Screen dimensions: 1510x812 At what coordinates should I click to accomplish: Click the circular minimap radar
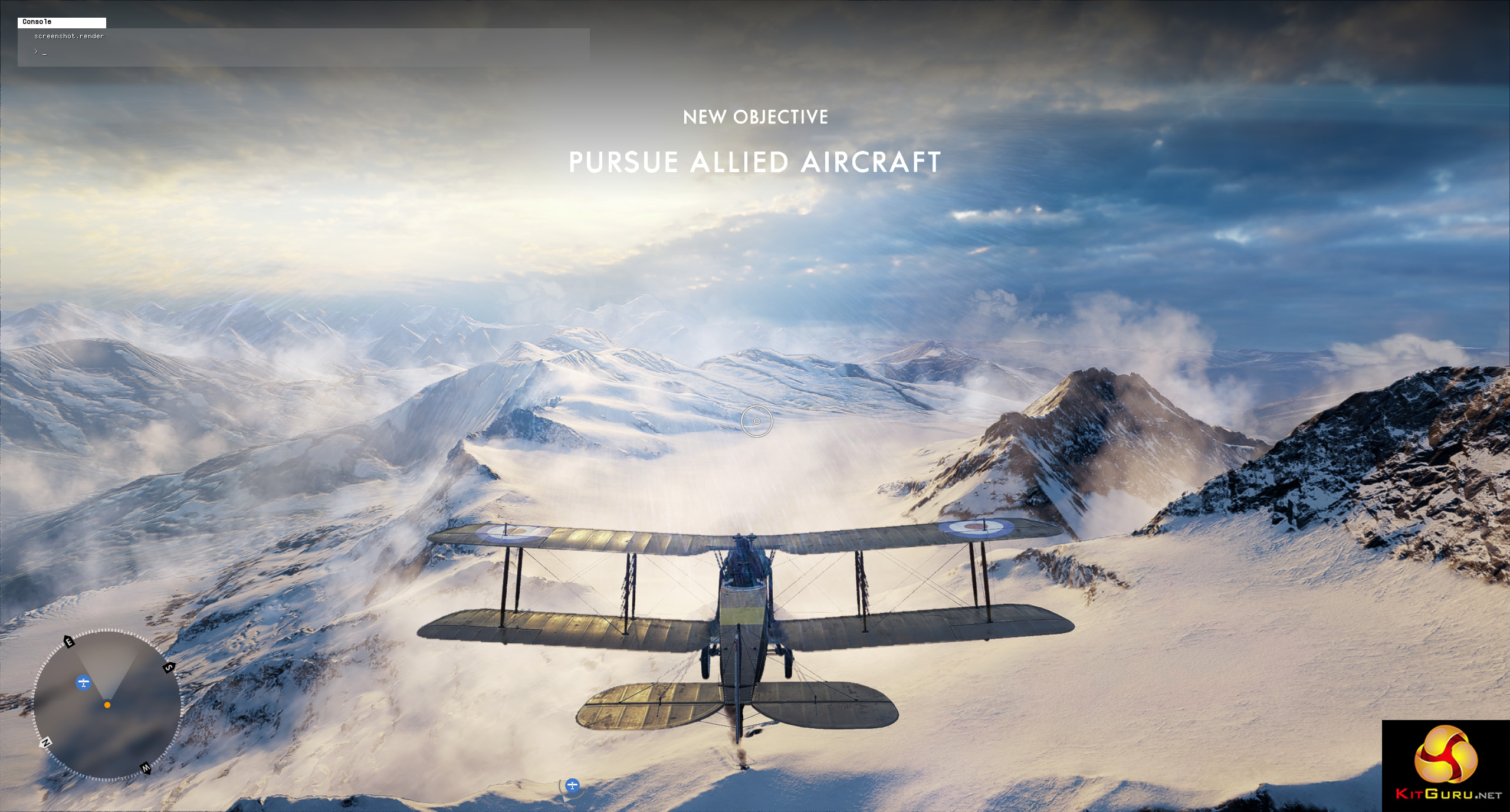pos(107,706)
